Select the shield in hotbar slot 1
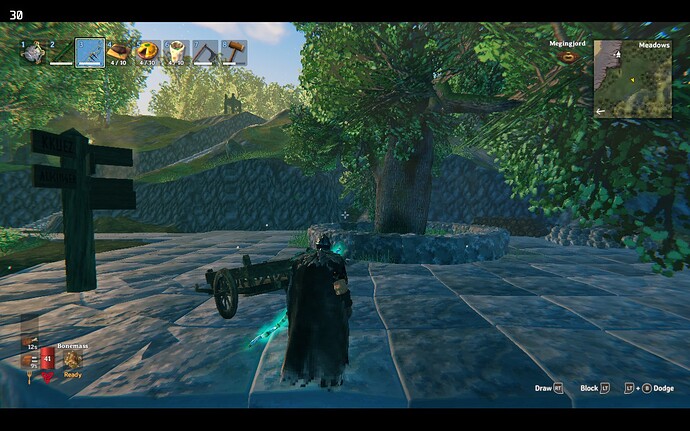 pos(33,52)
